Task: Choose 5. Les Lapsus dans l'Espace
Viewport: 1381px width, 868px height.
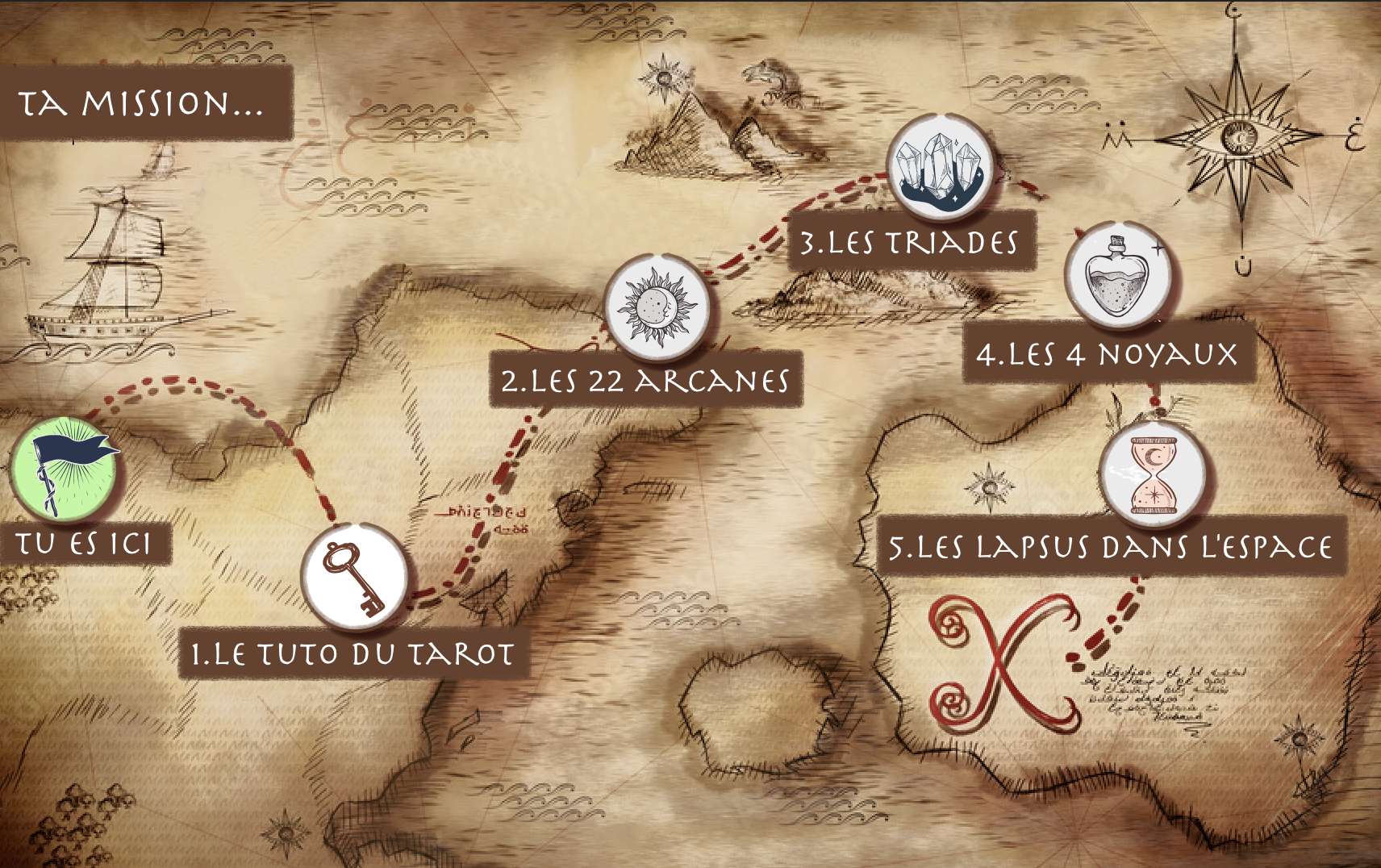Action: 1110,546
